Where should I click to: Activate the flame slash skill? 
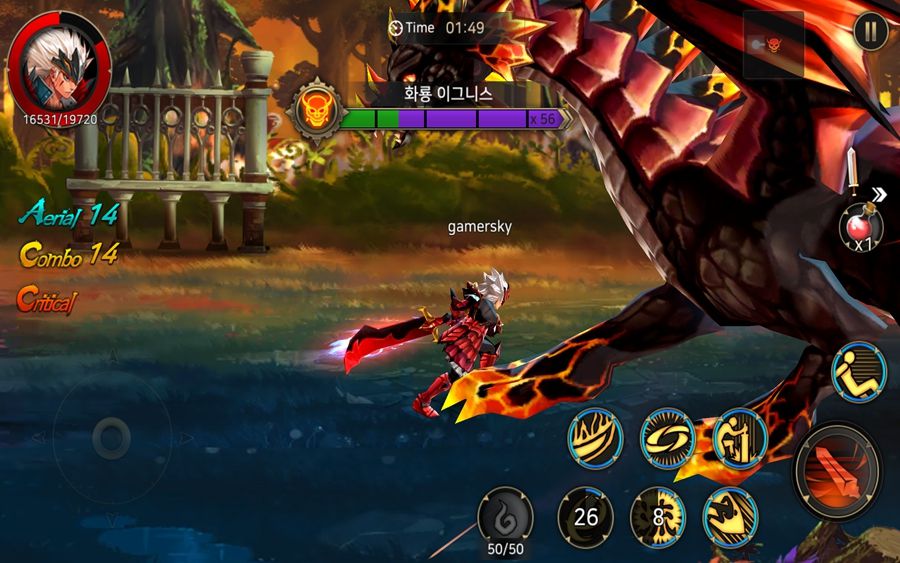(x=596, y=437)
